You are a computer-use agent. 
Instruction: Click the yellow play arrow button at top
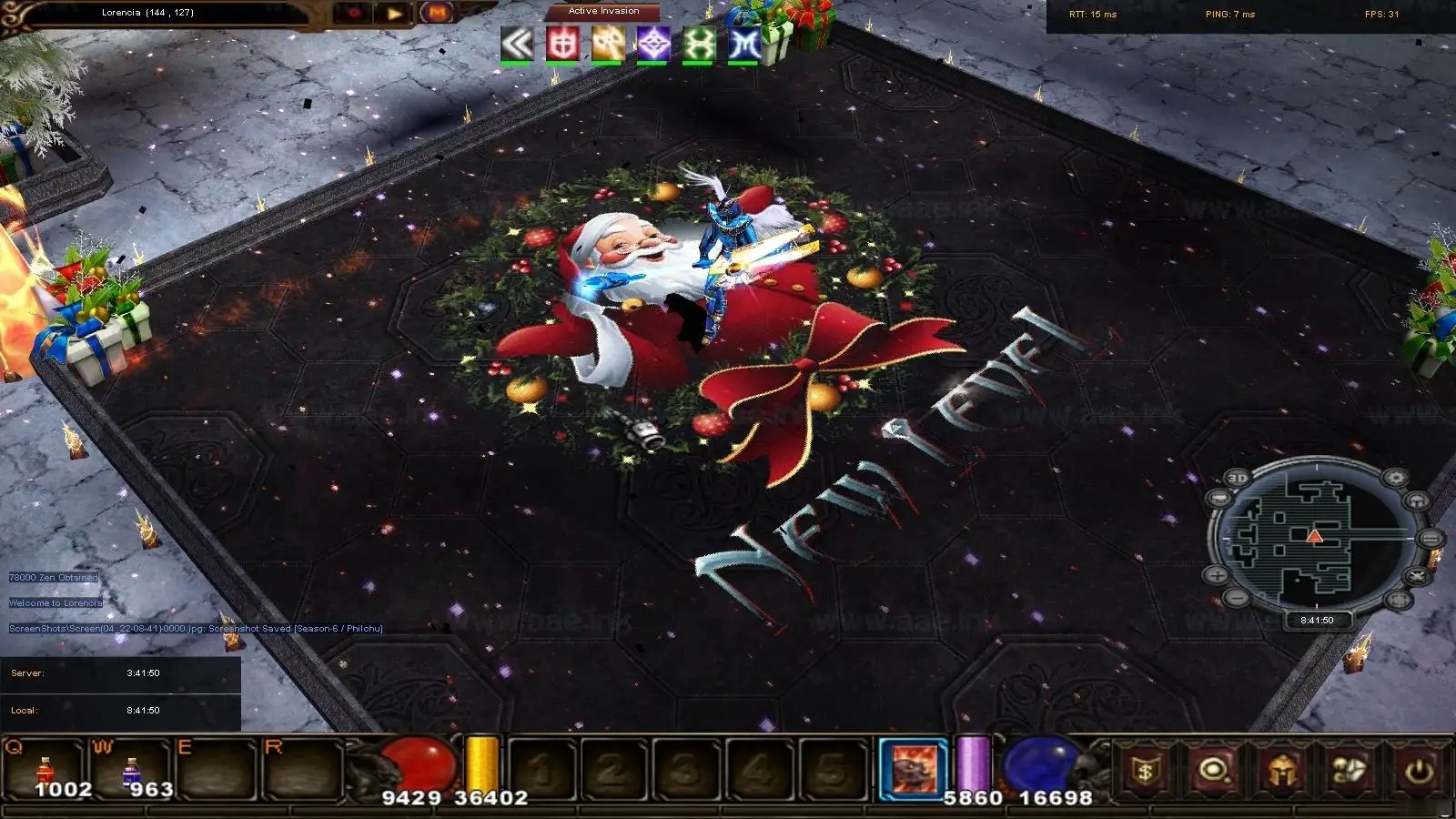[395, 14]
